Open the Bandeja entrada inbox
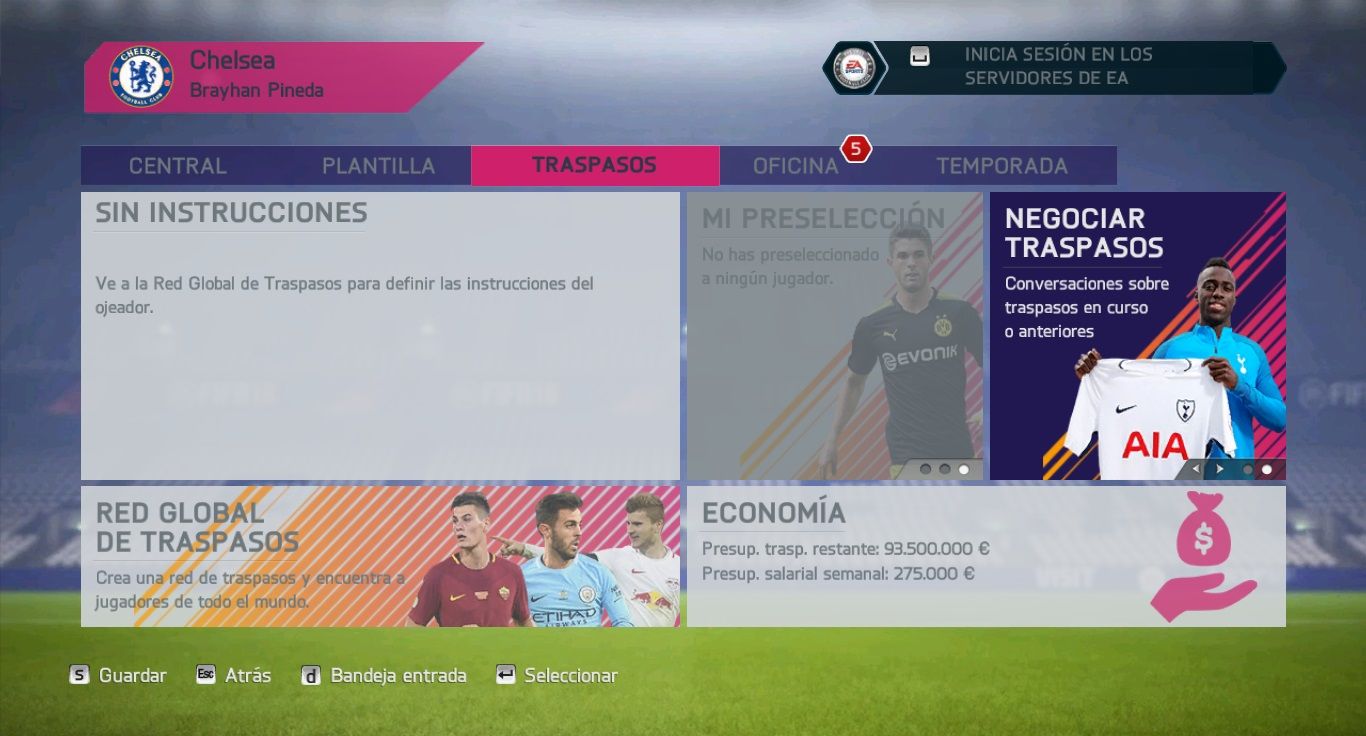 coord(385,676)
